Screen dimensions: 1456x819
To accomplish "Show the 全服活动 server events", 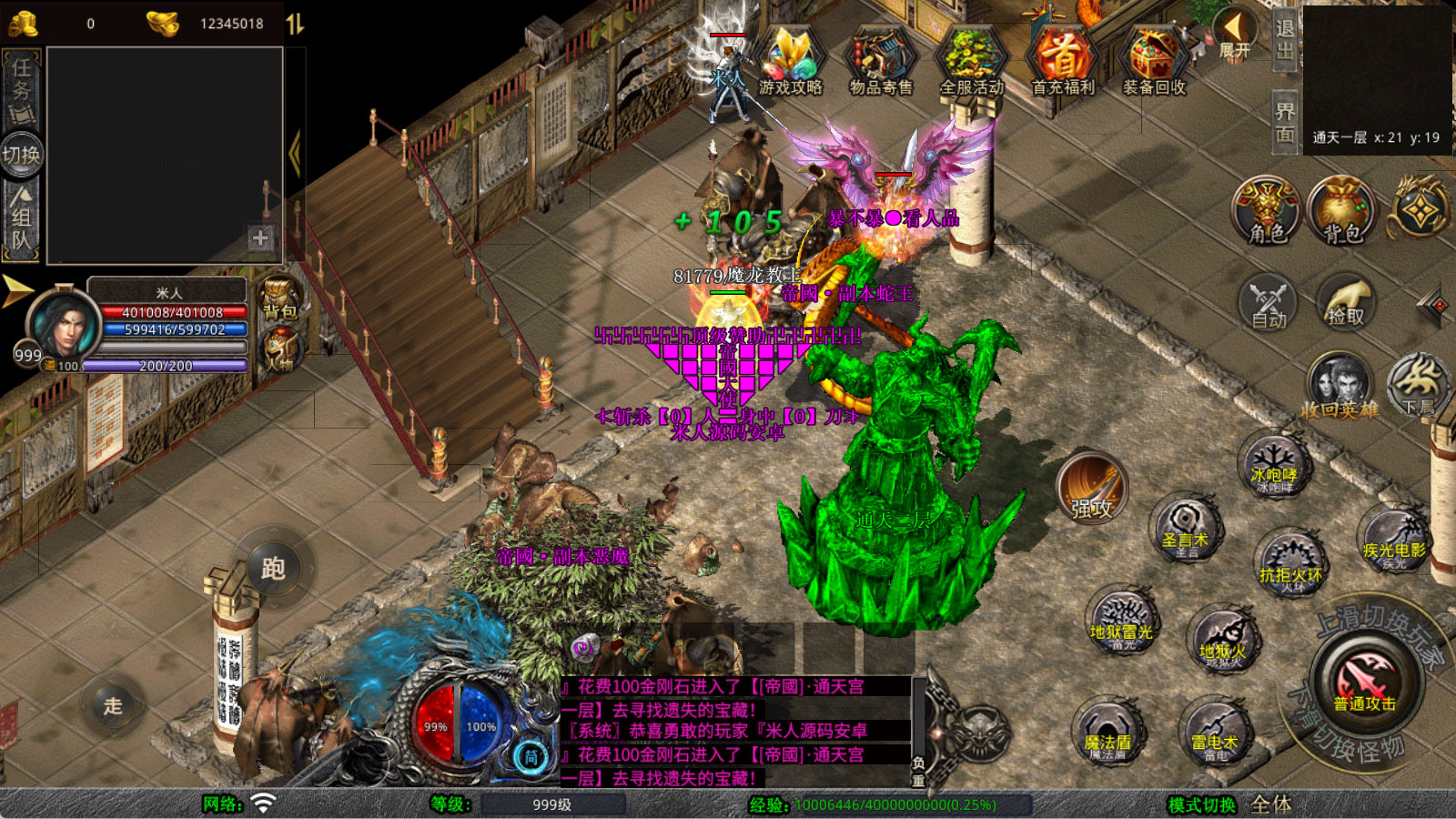I will 971,62.
